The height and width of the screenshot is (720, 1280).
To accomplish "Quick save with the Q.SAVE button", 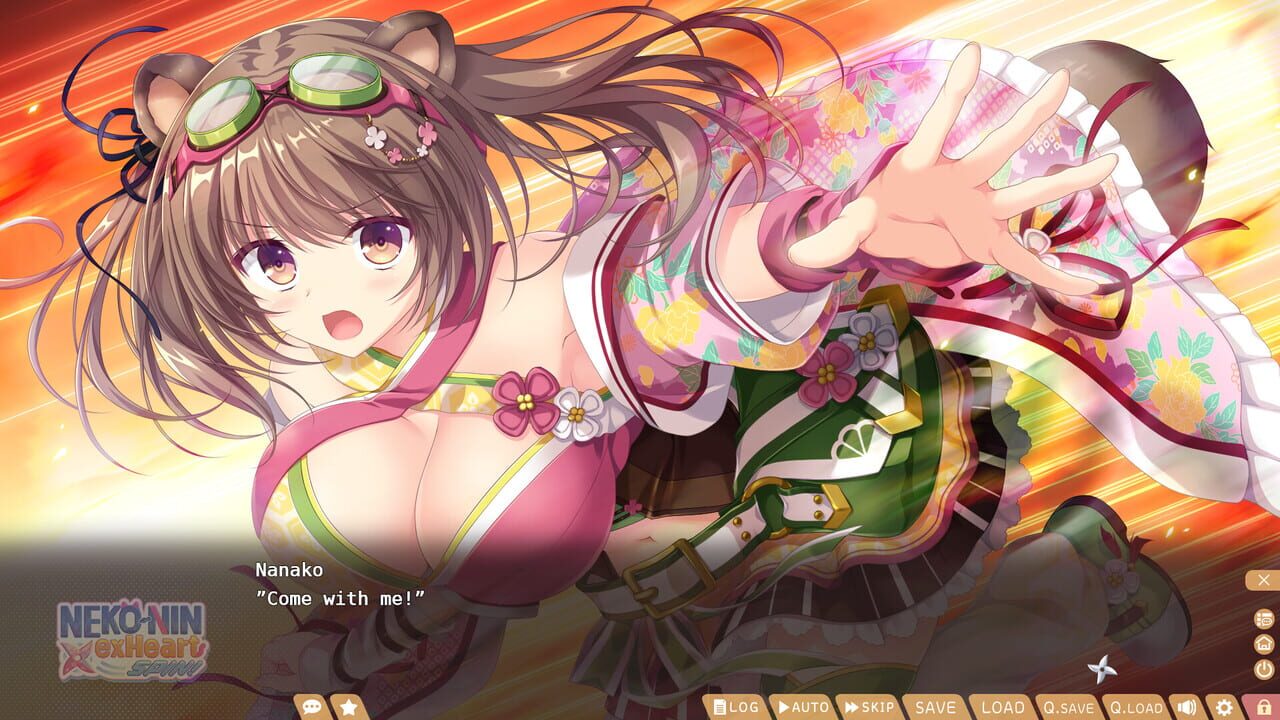I will 1070,707.
